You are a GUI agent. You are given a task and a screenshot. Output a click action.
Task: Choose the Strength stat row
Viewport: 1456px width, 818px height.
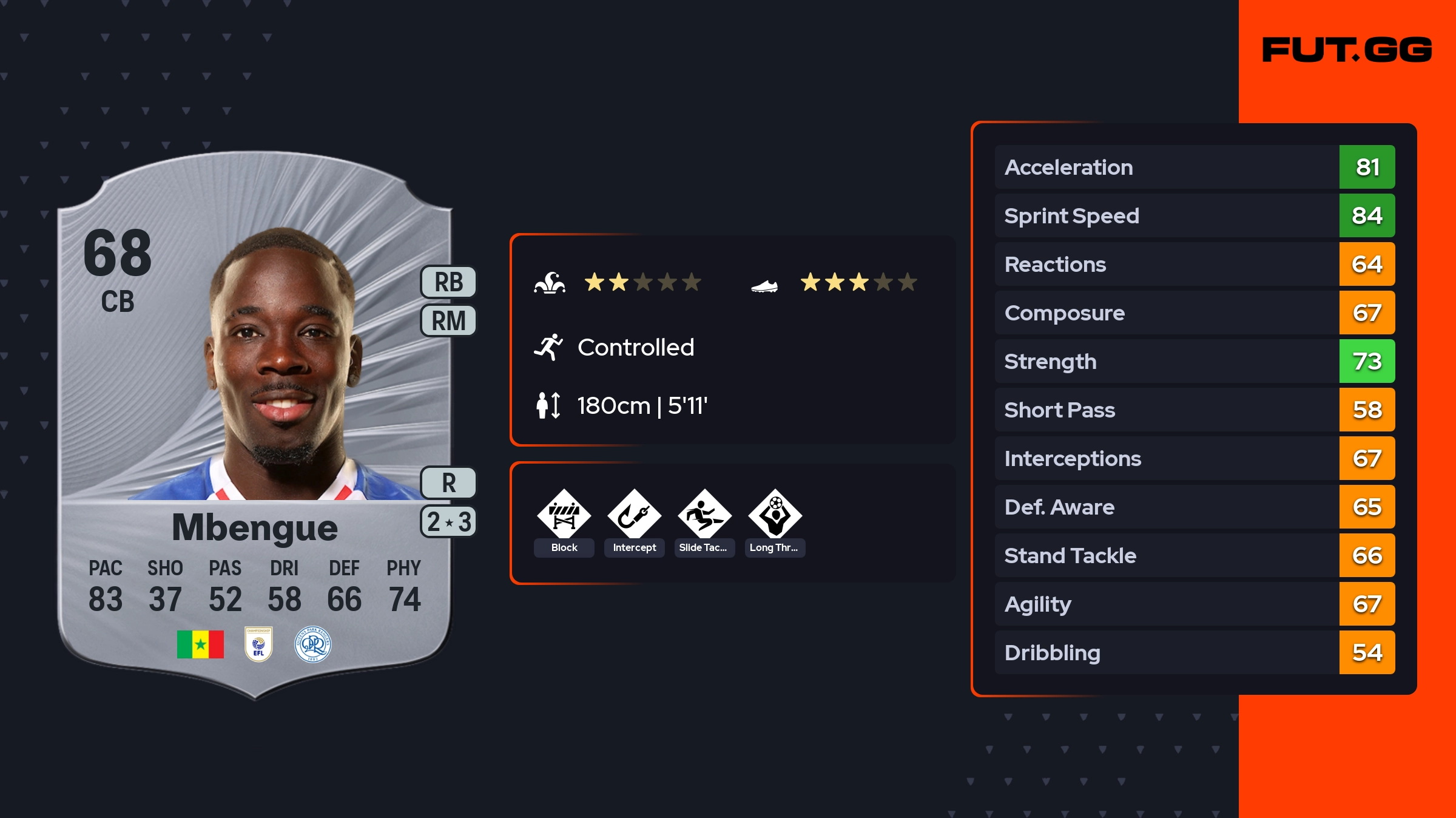pyautogui.click(x=1194, y=362)
